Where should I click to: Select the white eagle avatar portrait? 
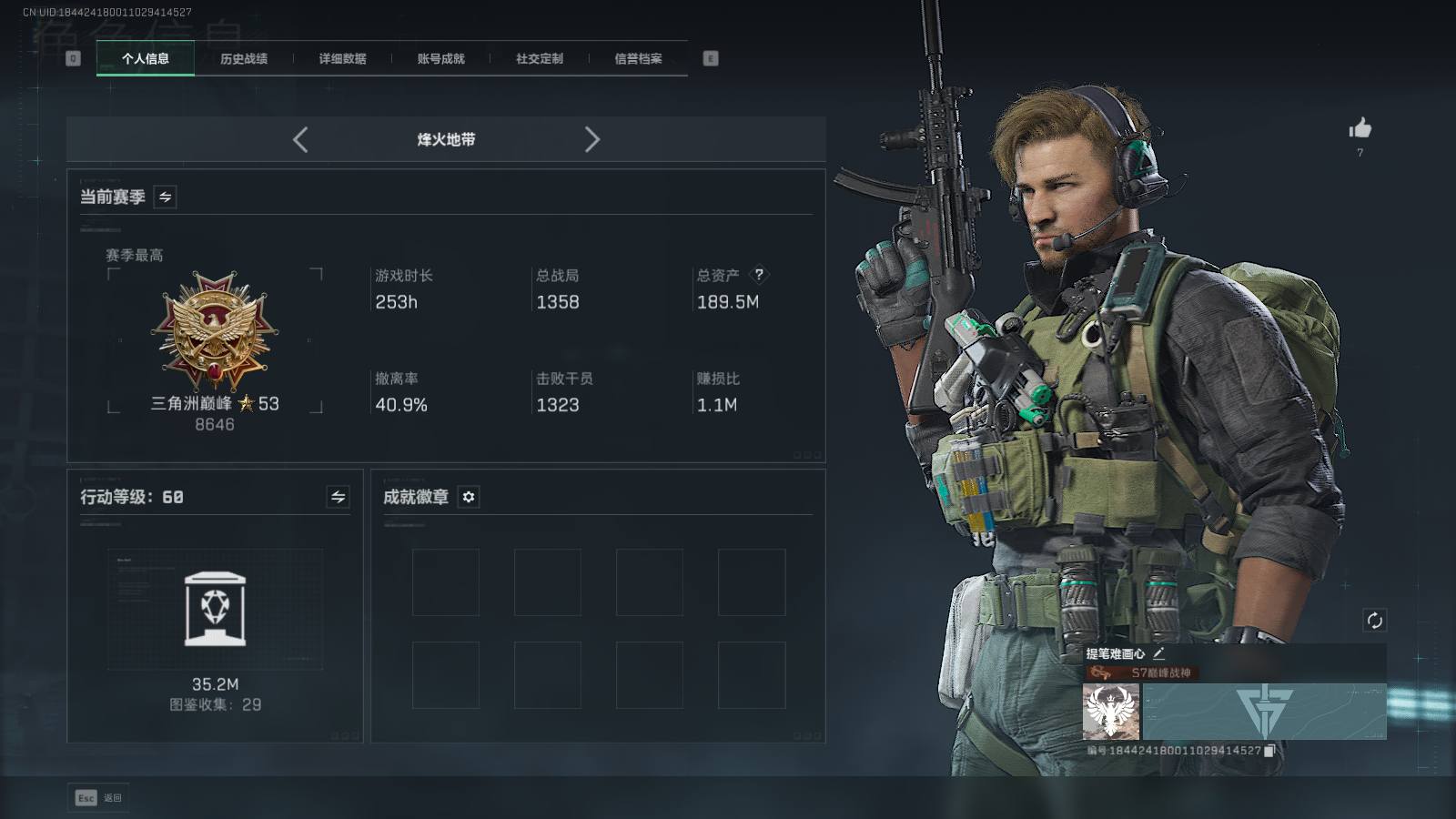(1111, 712)
